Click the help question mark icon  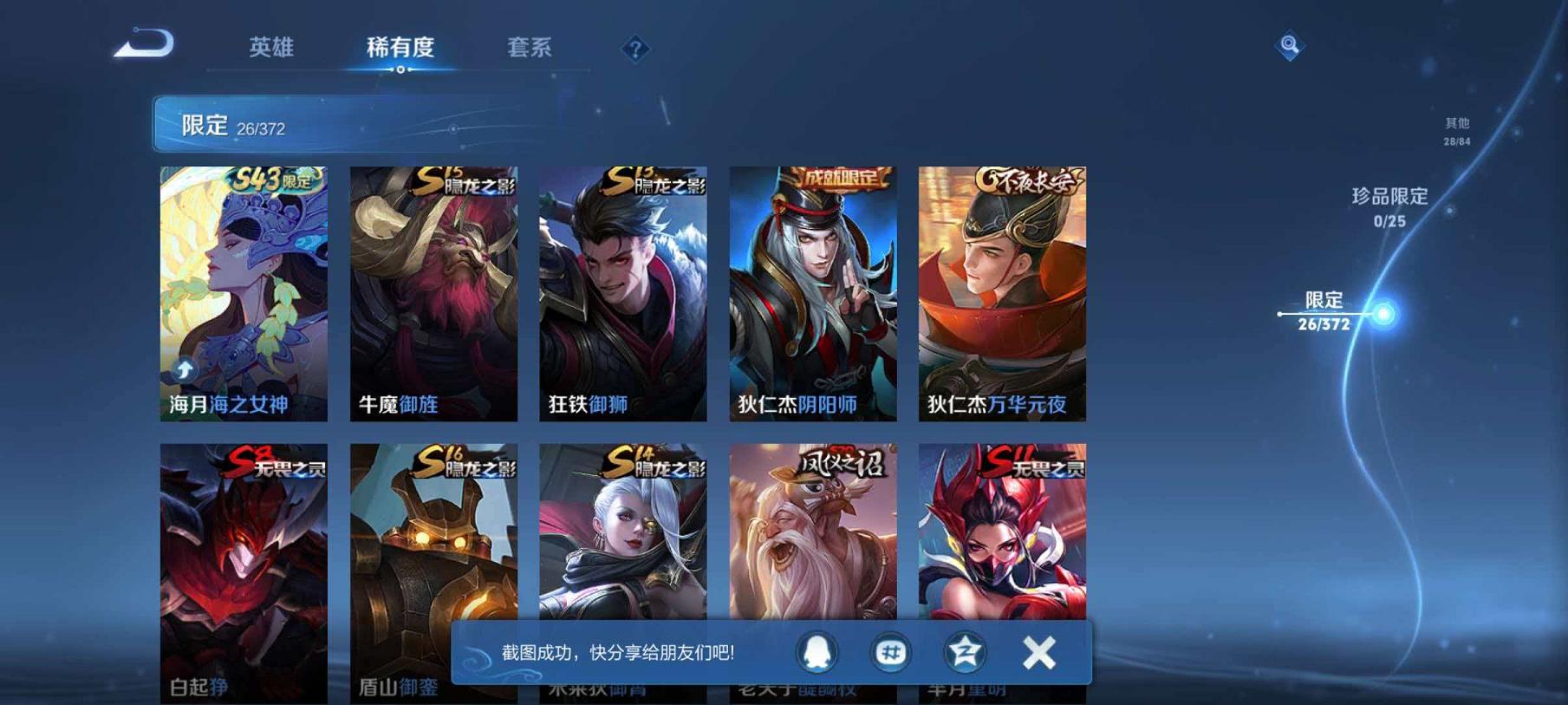pos(636,49)
